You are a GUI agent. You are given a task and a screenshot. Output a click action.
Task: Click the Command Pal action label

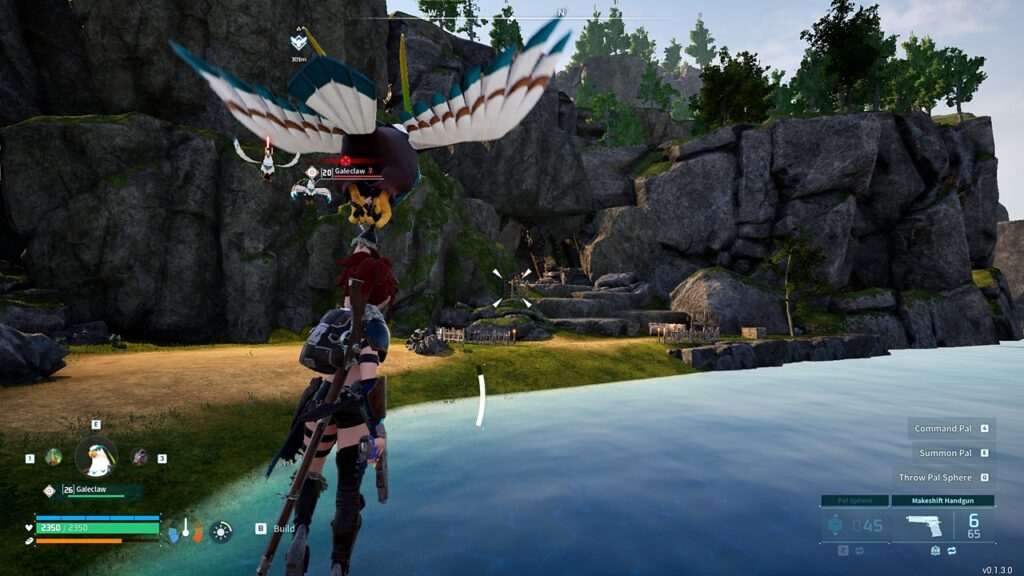(942, 428)
